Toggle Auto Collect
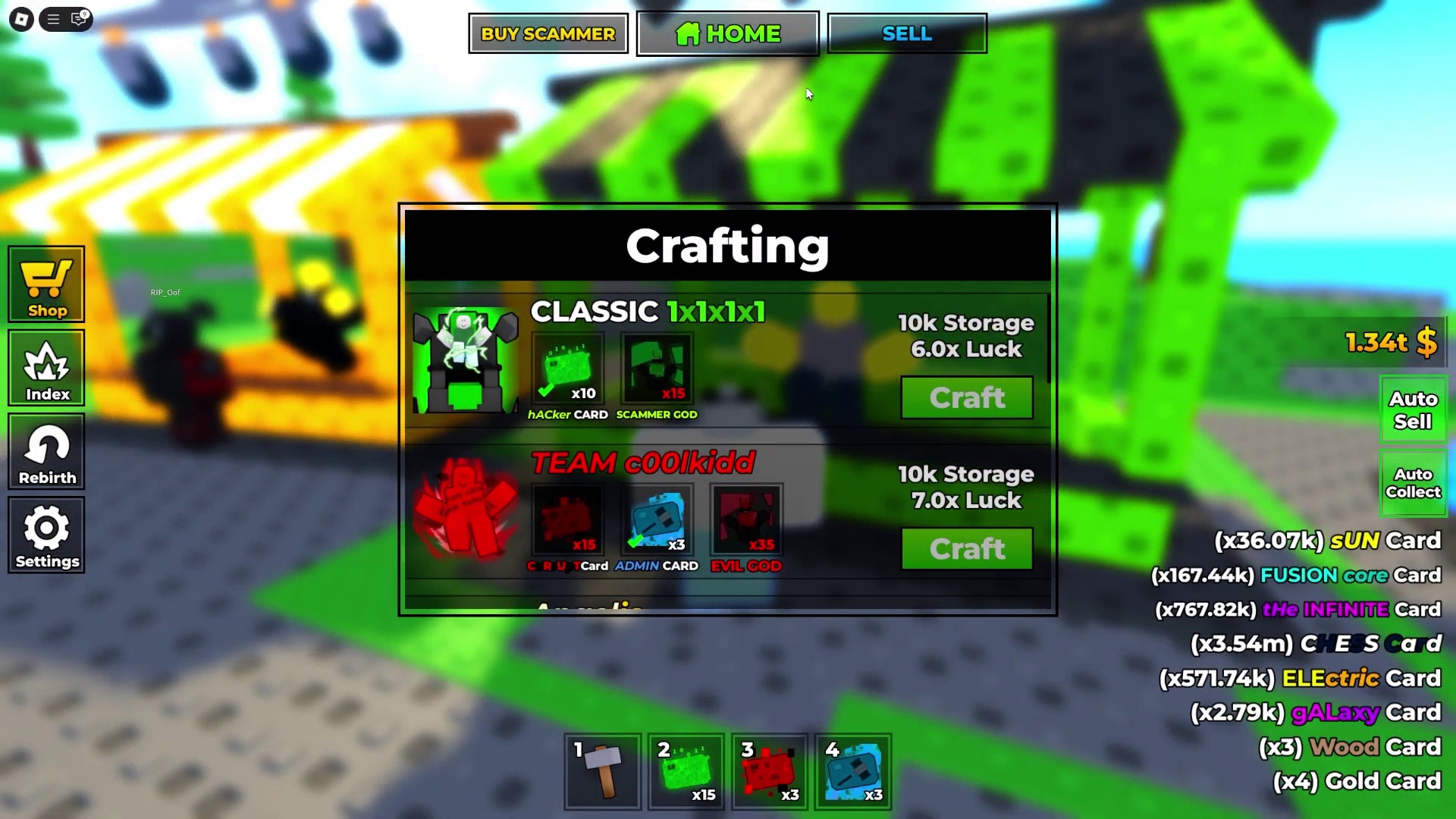The height and width of the screenshot is (819, 1456). point(1413,483)
